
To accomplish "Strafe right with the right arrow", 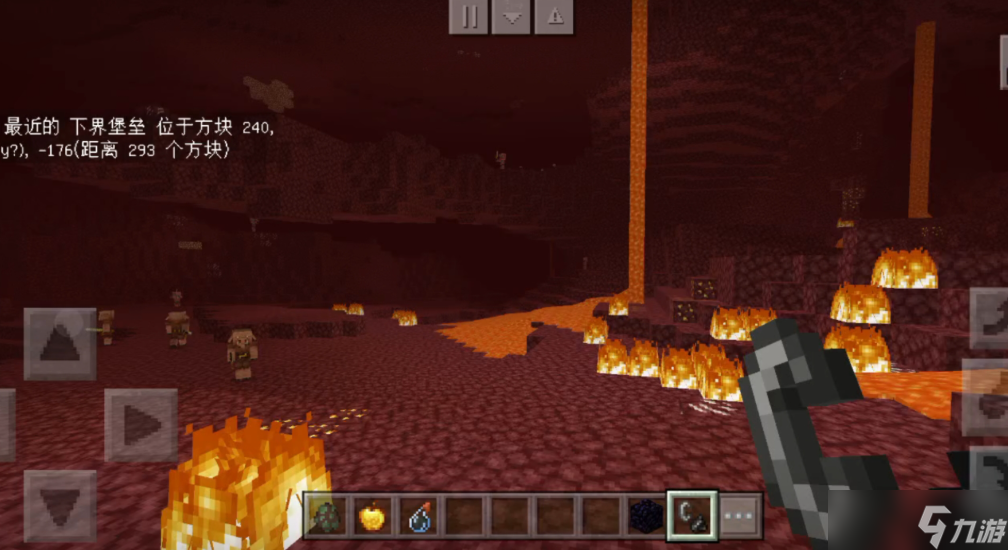I will click(x=141, y=425).
